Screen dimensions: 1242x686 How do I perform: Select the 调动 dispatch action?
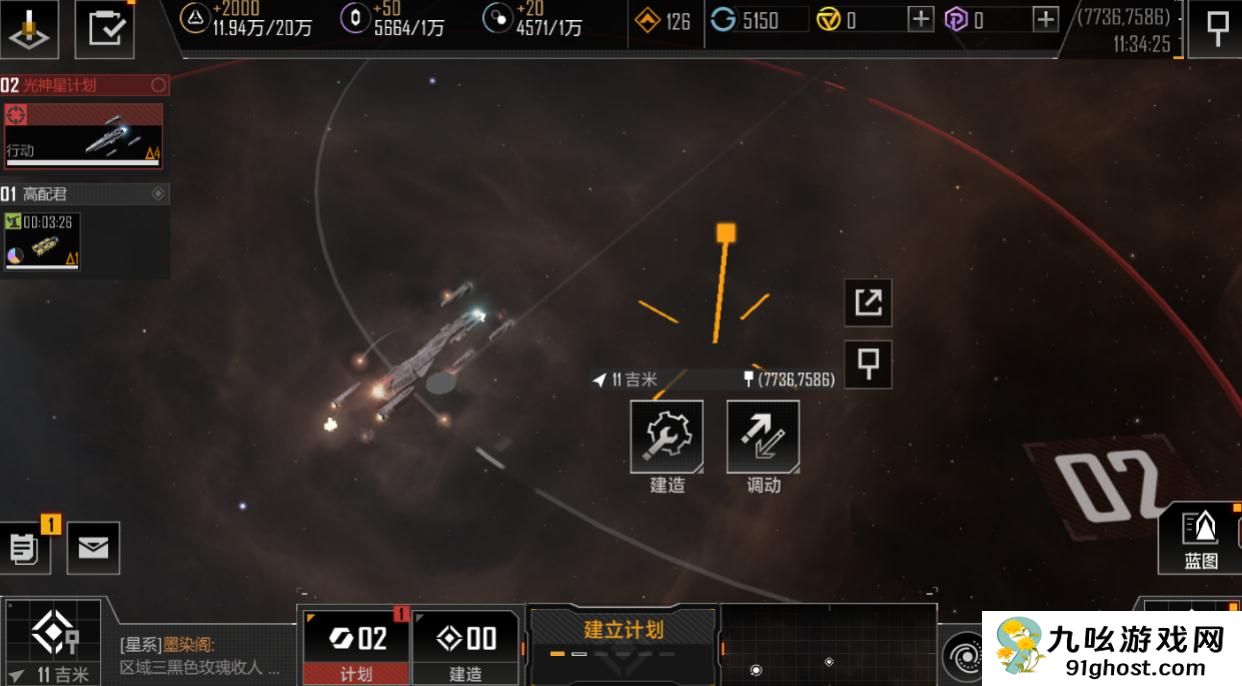pyautogui.click(x=762, y=437)
